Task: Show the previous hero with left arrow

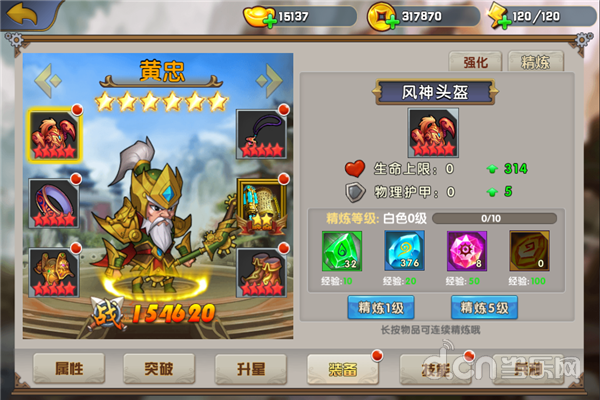Action: [44, 78]
